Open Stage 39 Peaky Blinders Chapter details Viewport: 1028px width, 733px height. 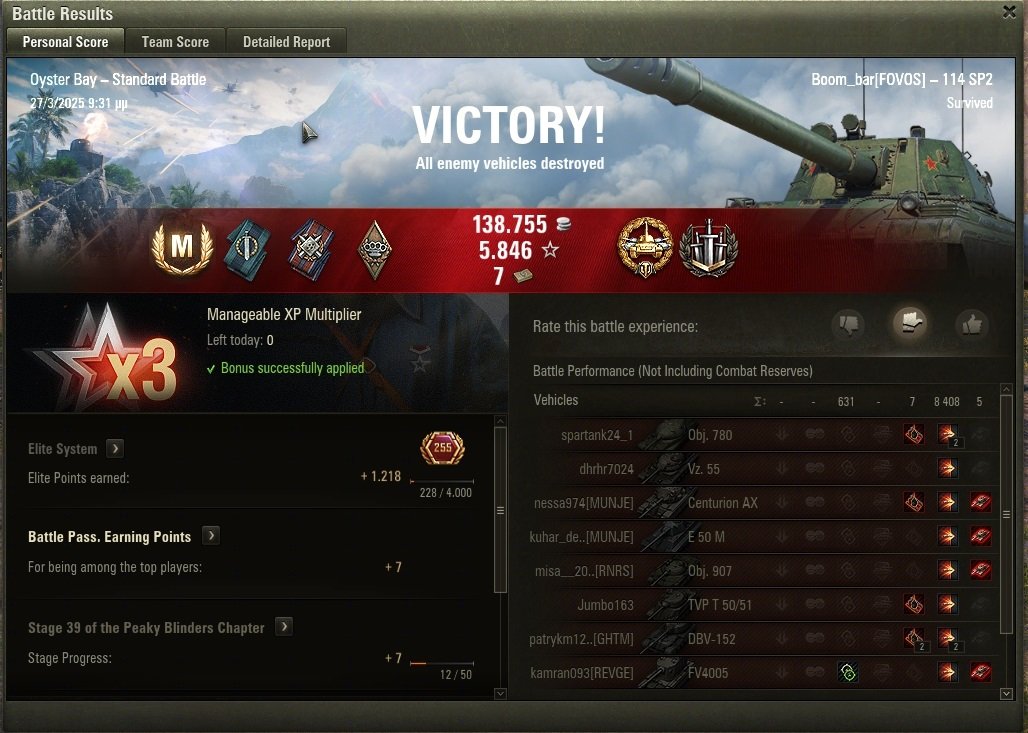pyautogui.click(x=284, y=627)
